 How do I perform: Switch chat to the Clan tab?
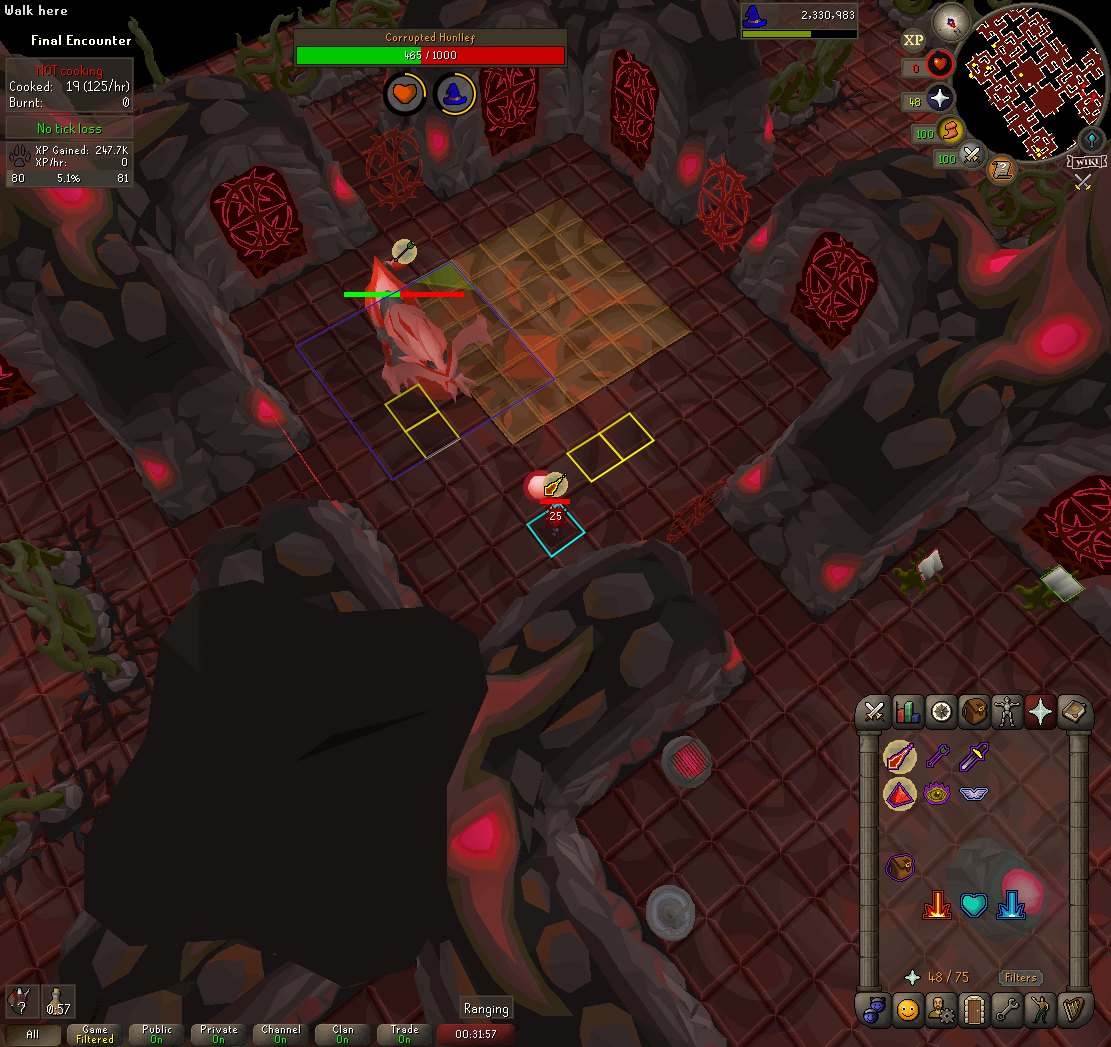[x=343, y=1034]
